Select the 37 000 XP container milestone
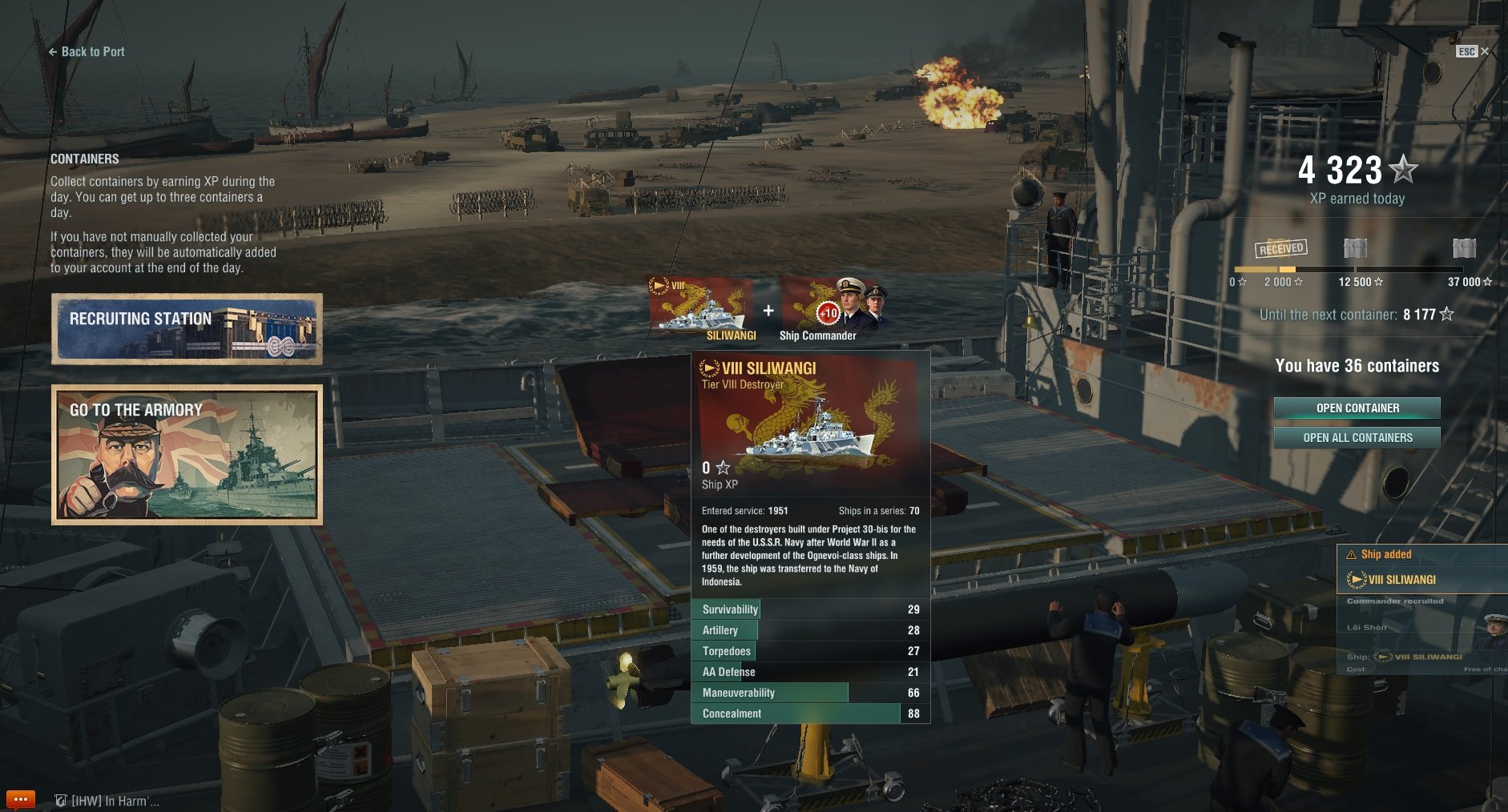Image resolution: width=1508 pixels, height=812 pixels. pyautogui.click(x=1464, y=248)
